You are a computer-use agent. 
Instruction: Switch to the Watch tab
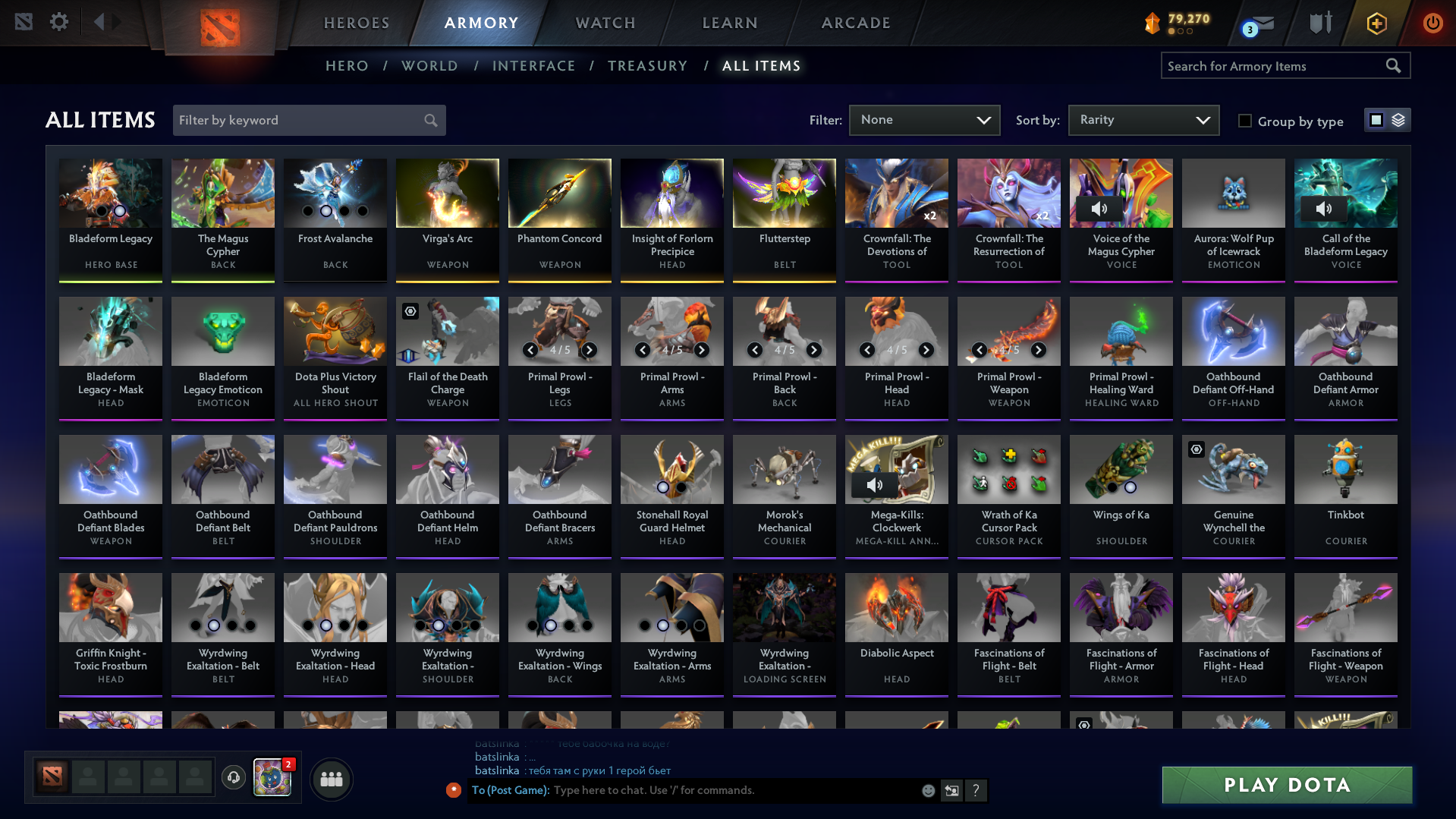click(605, 23)
